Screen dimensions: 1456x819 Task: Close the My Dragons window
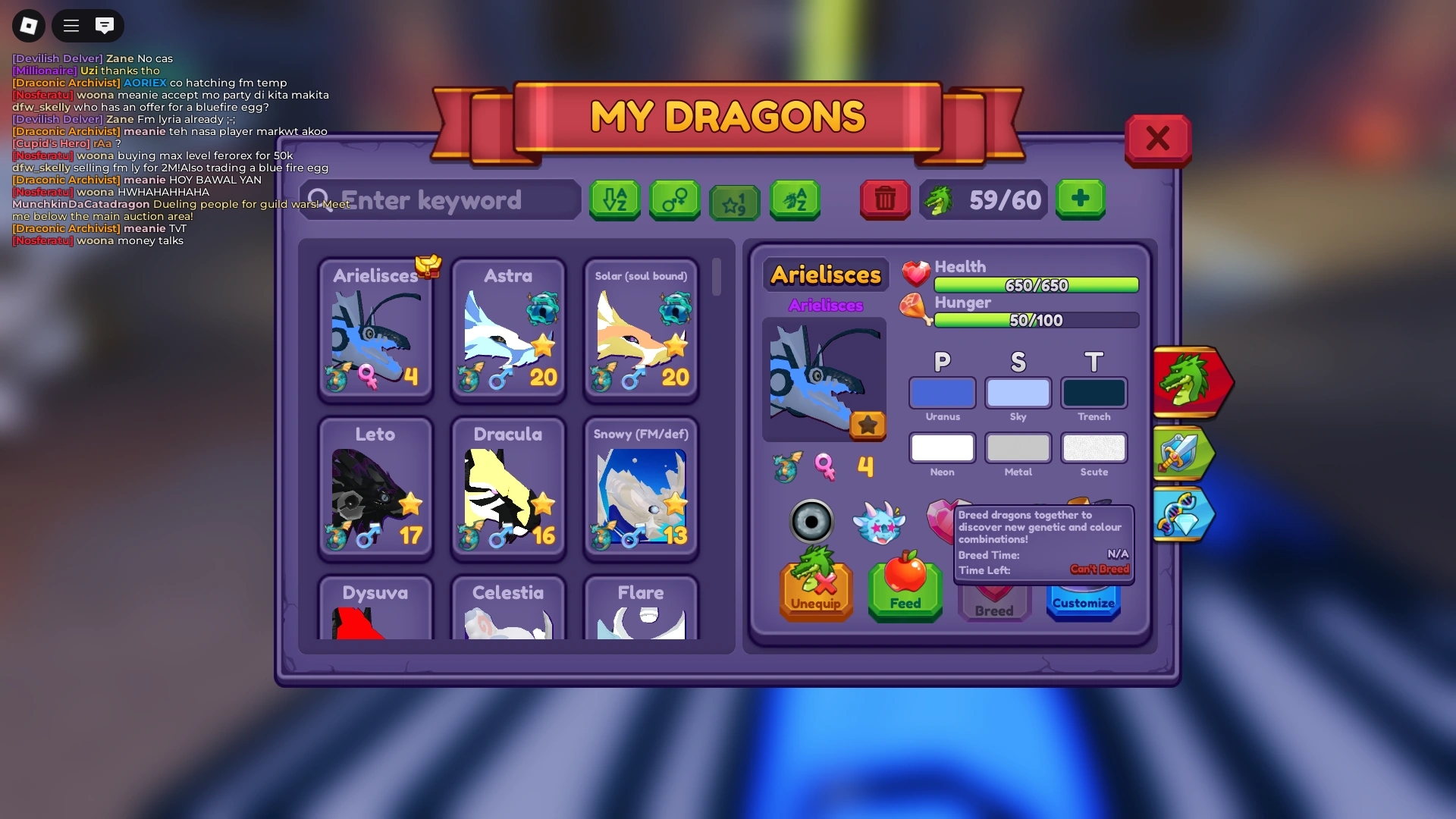click(x=1158, y=139)
